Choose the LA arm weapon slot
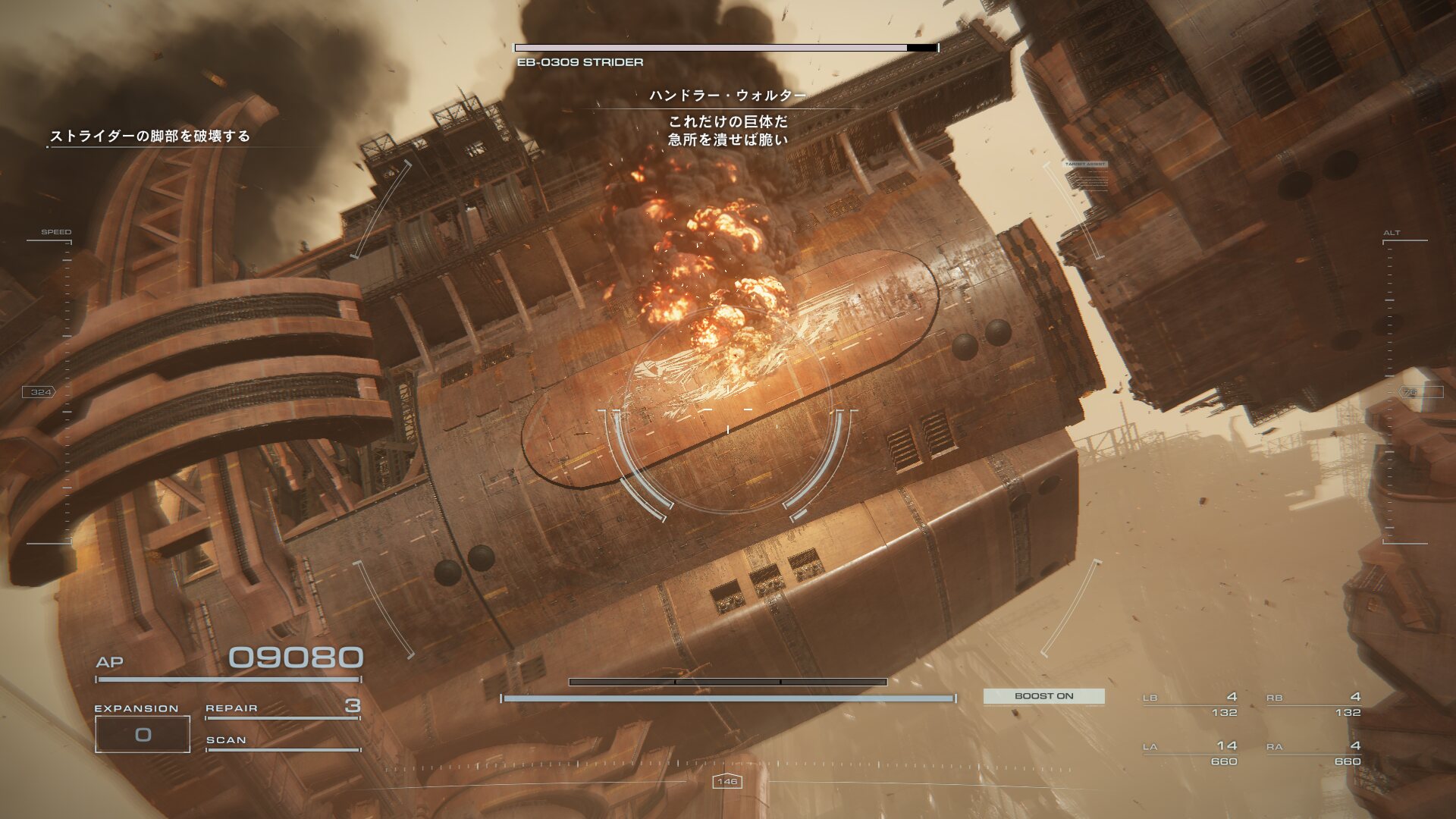The height and width of the screenshot is (819, 1456). pos(1191,753)
